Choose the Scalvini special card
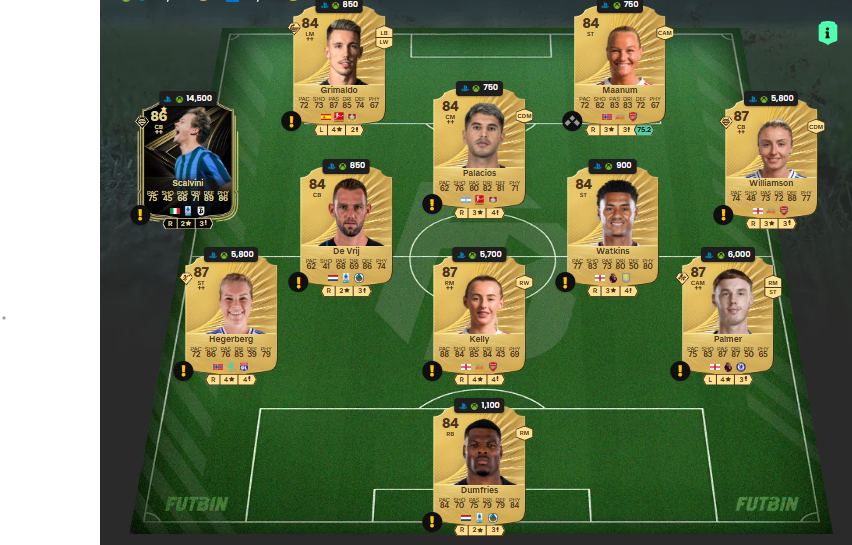This screenshot has height=545, width=852. pos(188,162)
